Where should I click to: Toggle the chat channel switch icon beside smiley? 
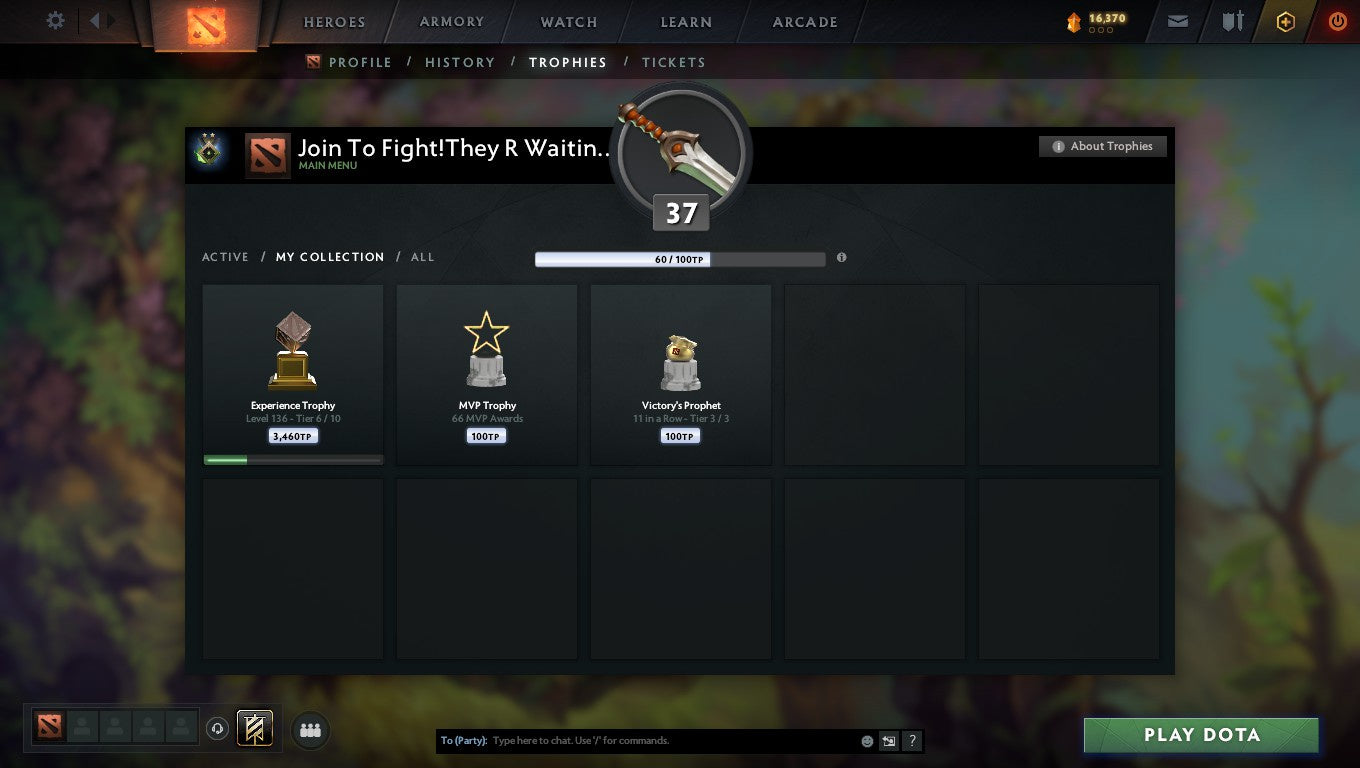889,740
